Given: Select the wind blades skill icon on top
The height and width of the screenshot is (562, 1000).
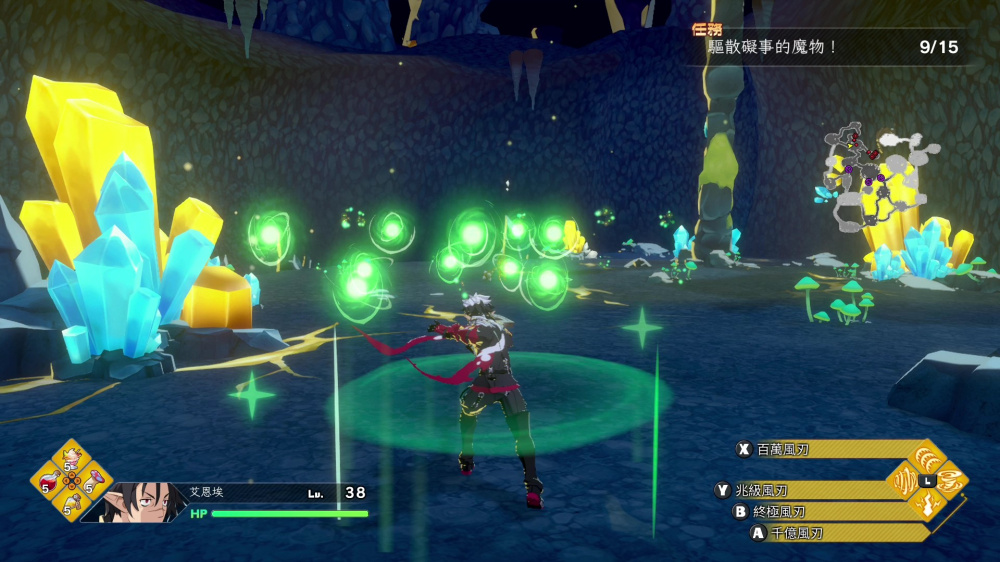Looking at the screenshot, I should [x=927, y=459].
